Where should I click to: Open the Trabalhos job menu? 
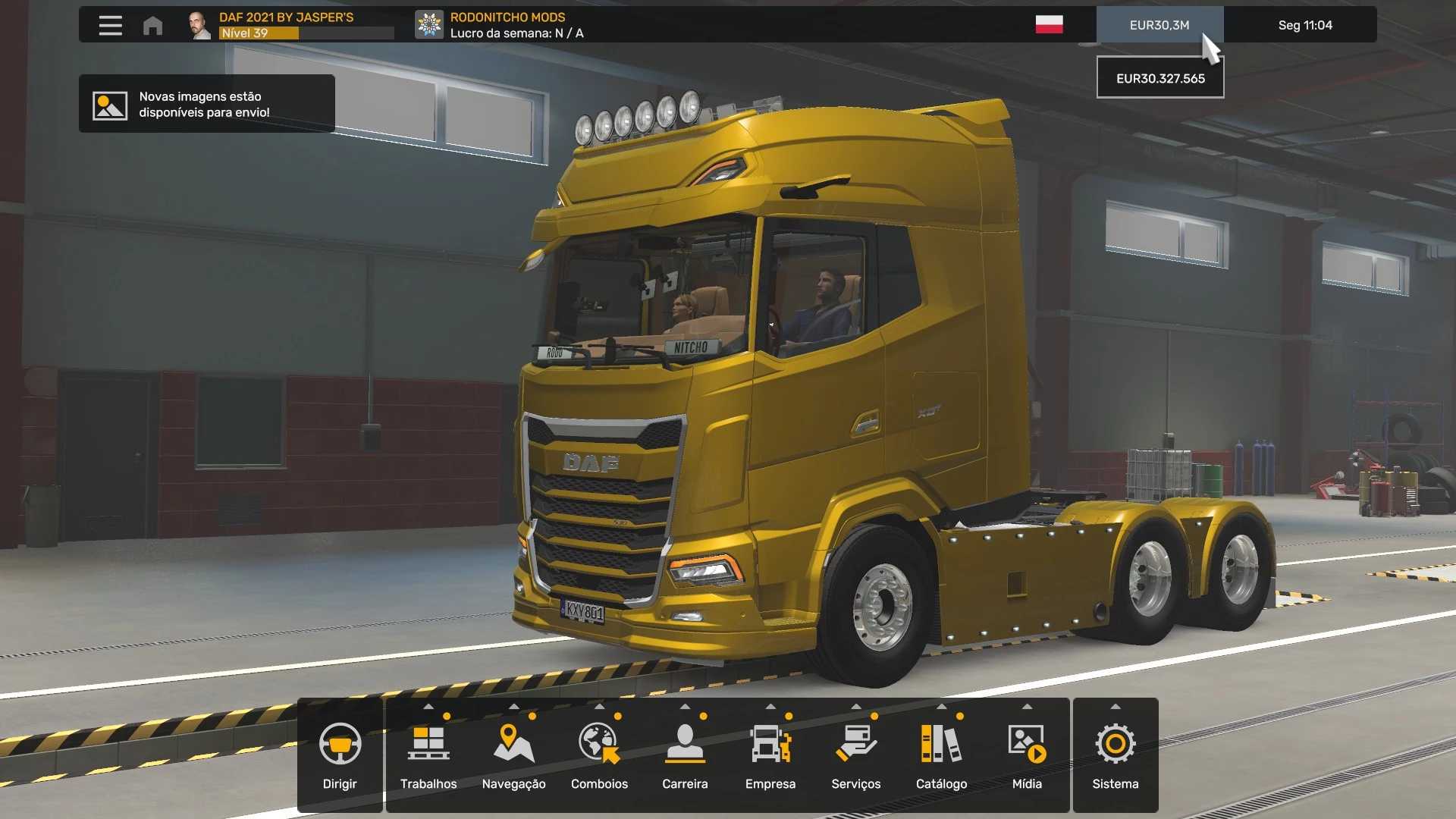[x=428, y=755]
